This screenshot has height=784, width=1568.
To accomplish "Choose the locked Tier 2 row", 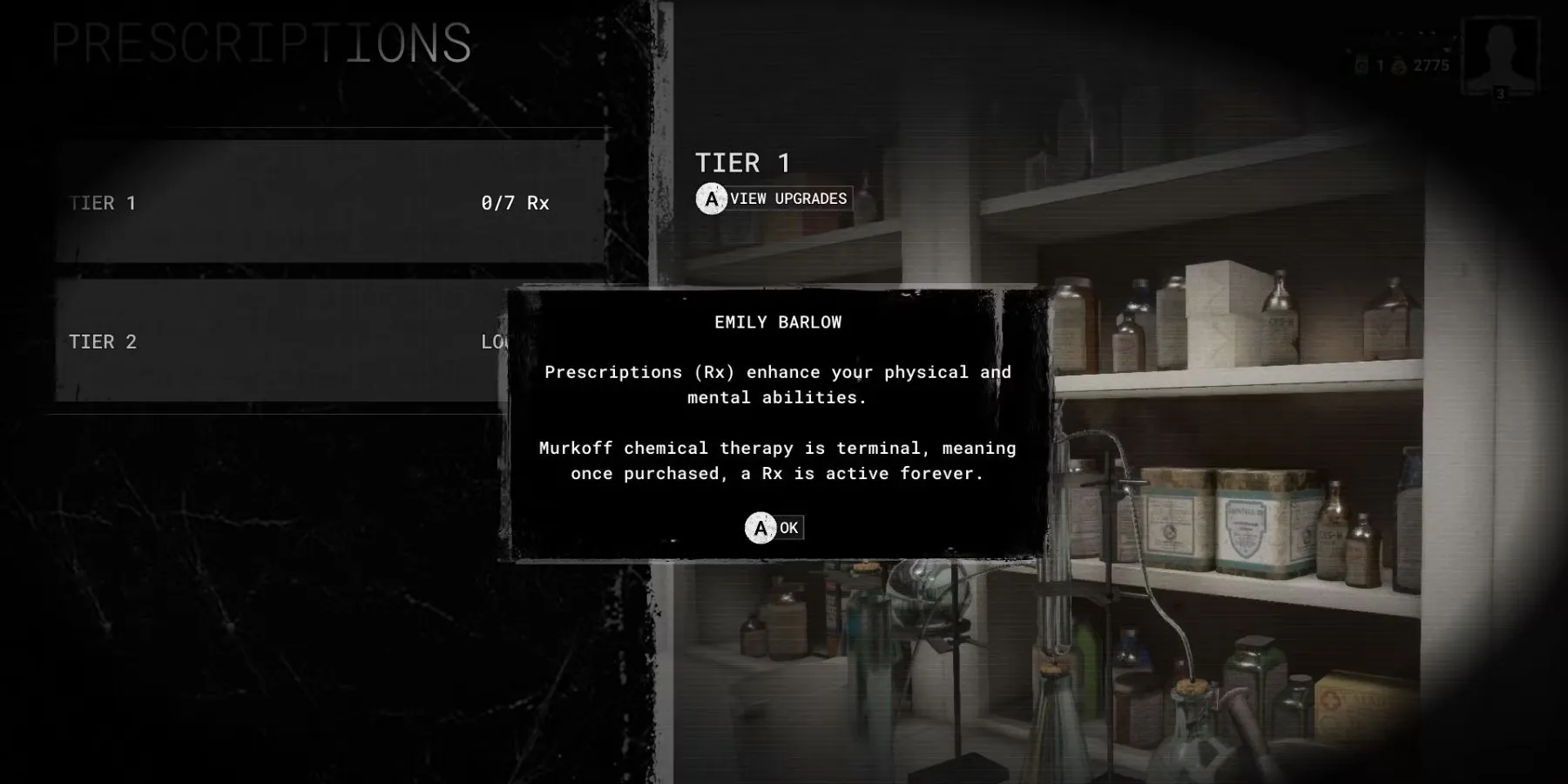I will click(279, 341).
